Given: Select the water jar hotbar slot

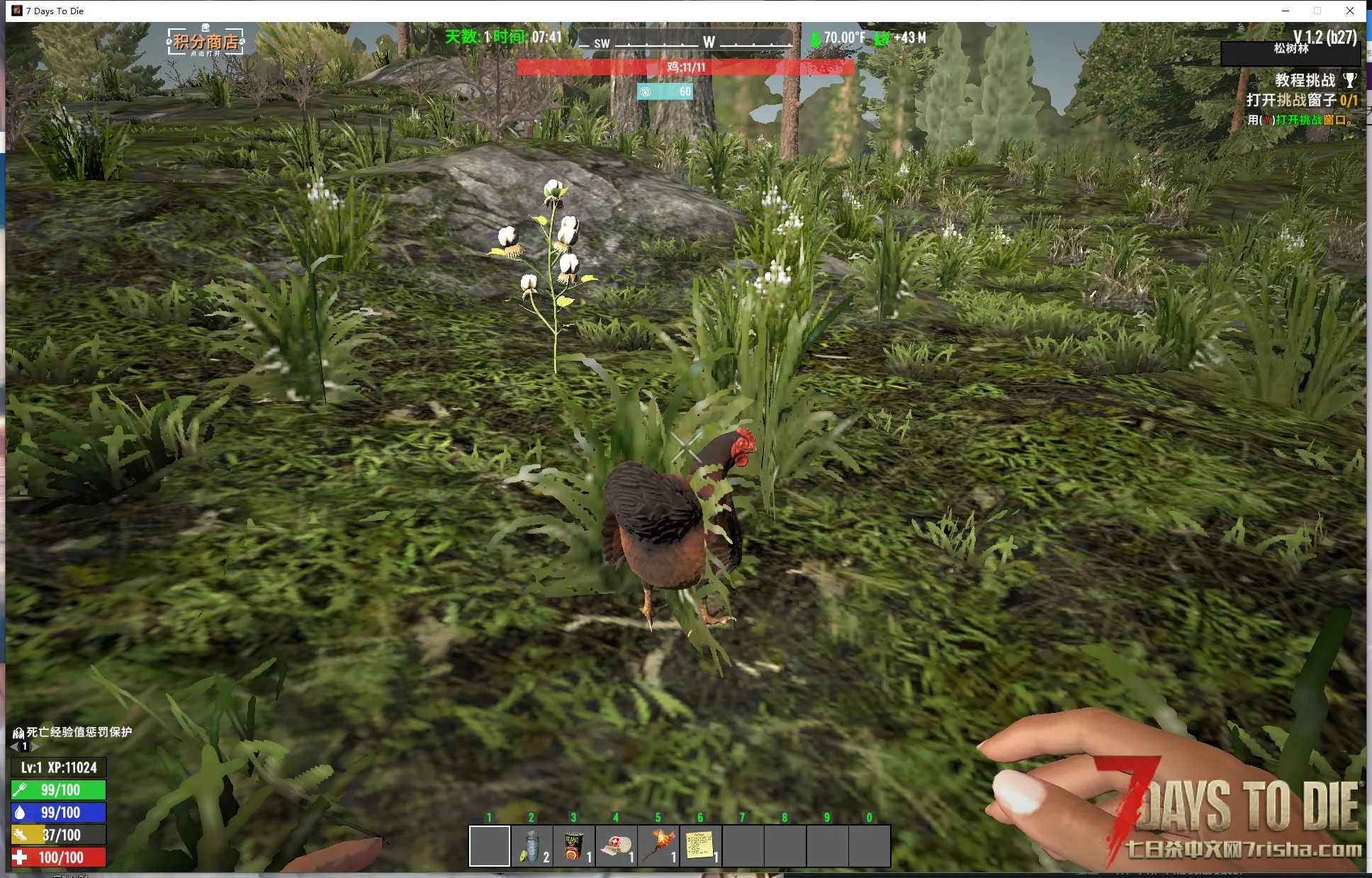Looking at the screenshot, I should pos(532,846).
